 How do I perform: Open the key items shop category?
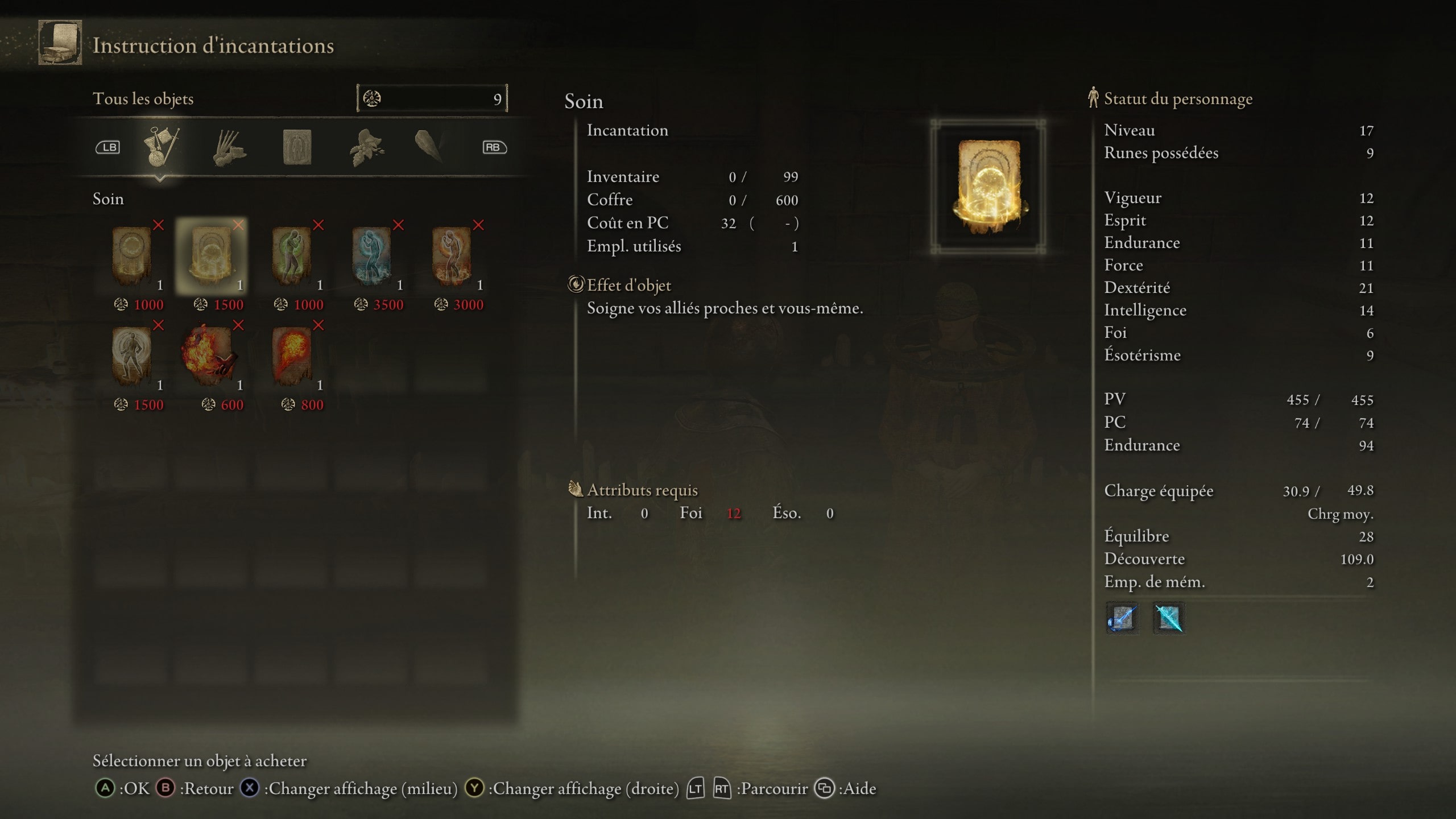pyautogui.click(x=163, y=147)
